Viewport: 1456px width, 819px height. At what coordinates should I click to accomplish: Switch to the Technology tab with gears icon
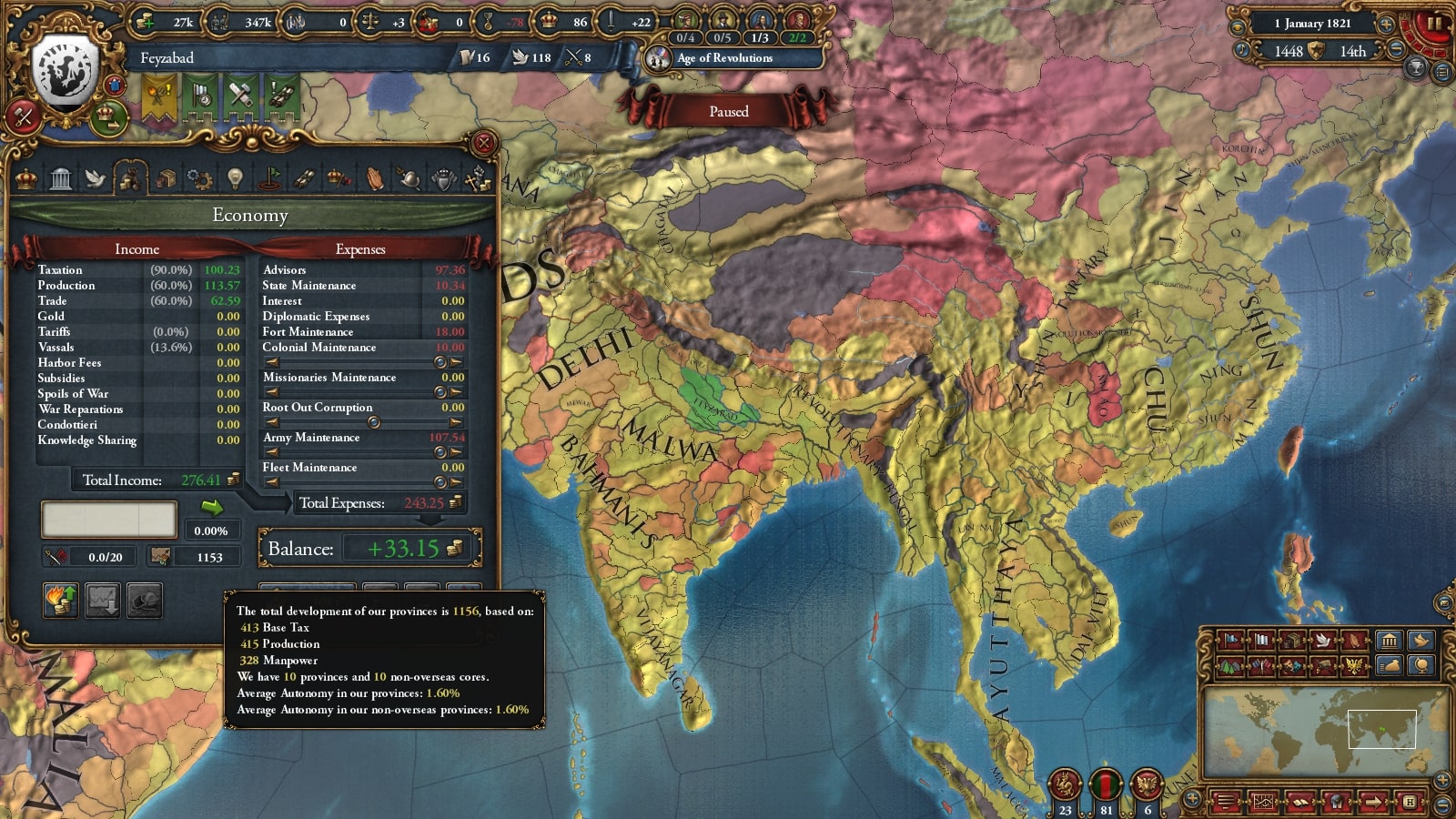pyautogui.click(x=199, y=178)
